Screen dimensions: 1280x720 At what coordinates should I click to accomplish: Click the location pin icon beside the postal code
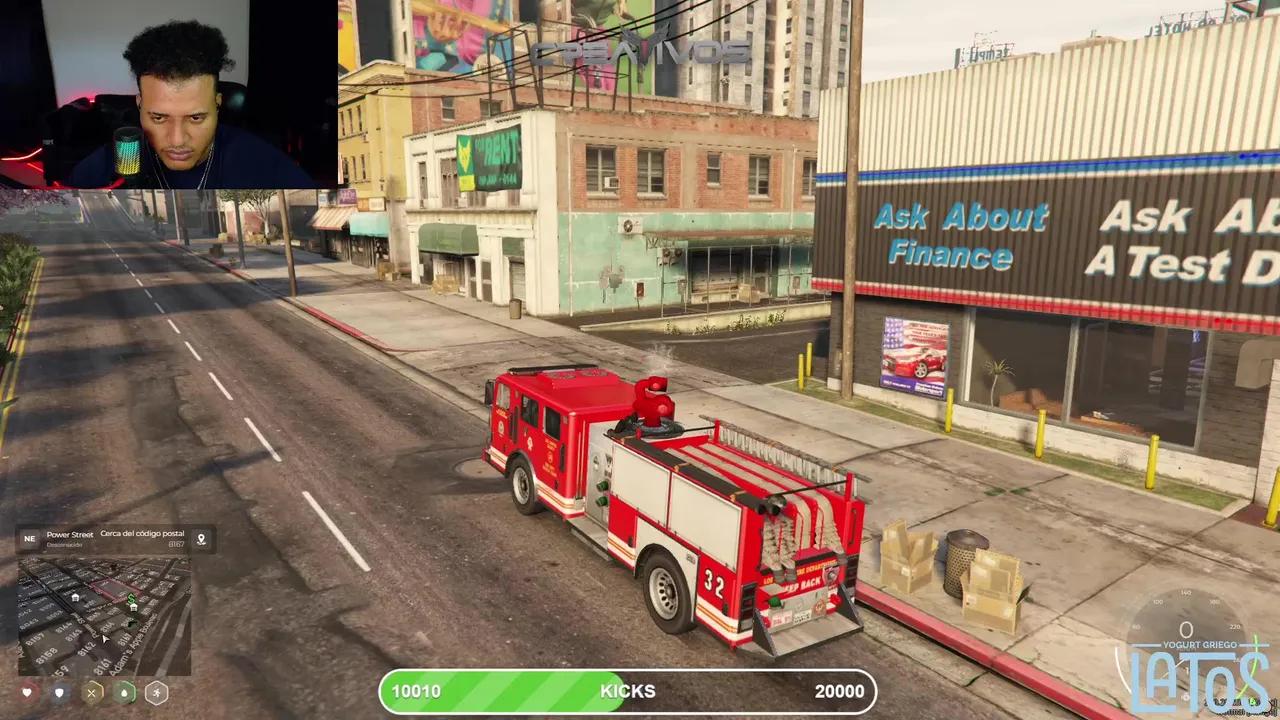click(201, 539)
